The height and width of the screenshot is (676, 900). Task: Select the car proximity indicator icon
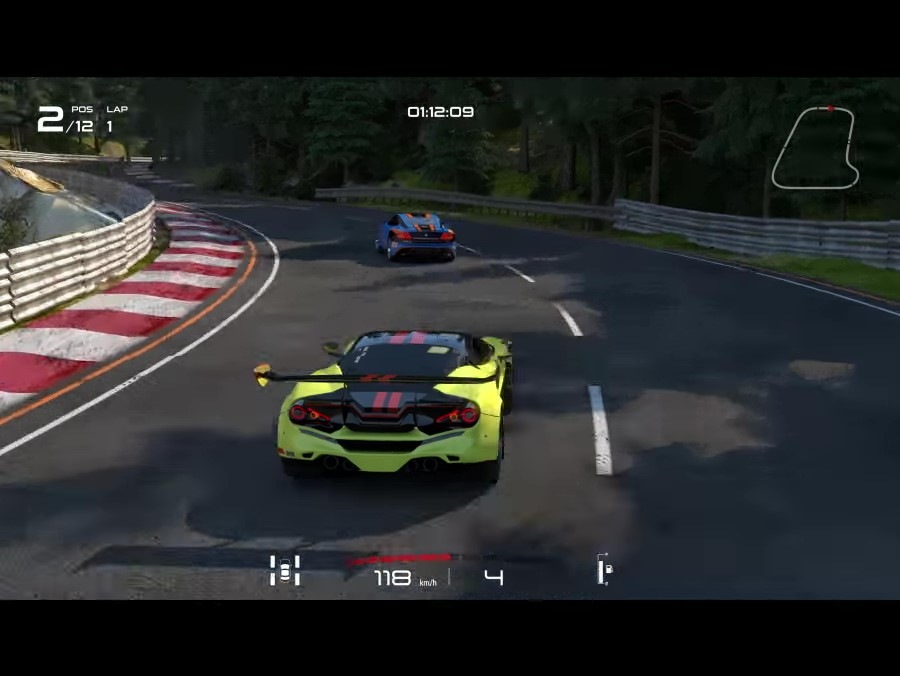[x=285, y=570]
